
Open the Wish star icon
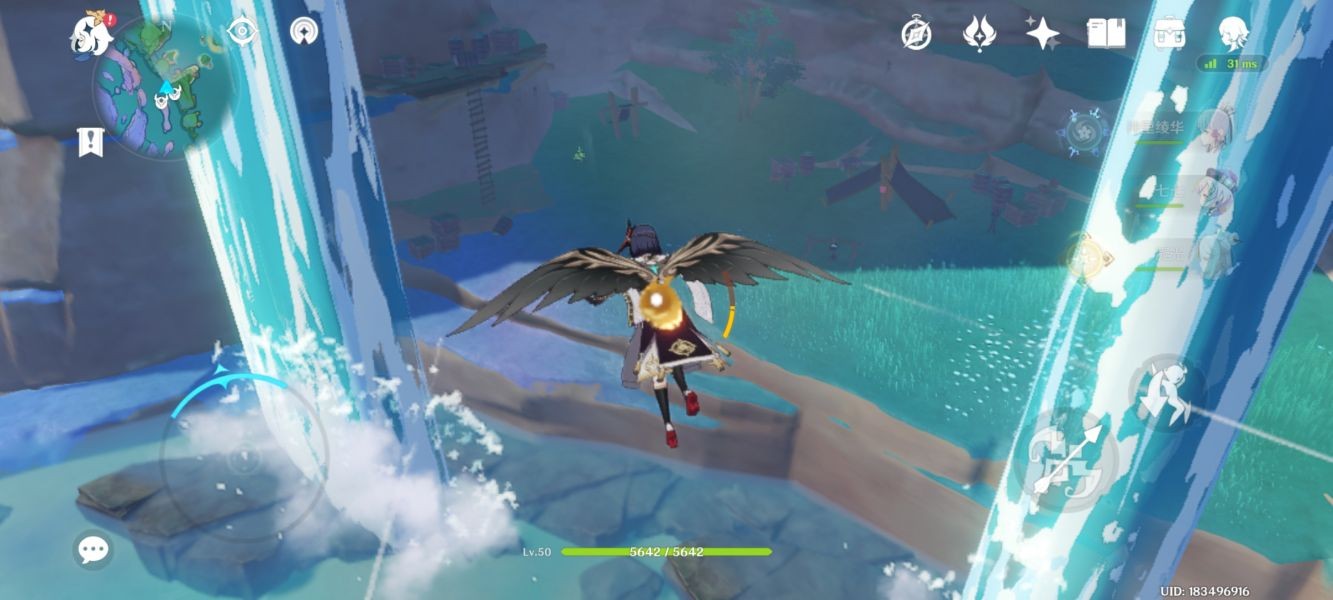(x=1042, y=34)
